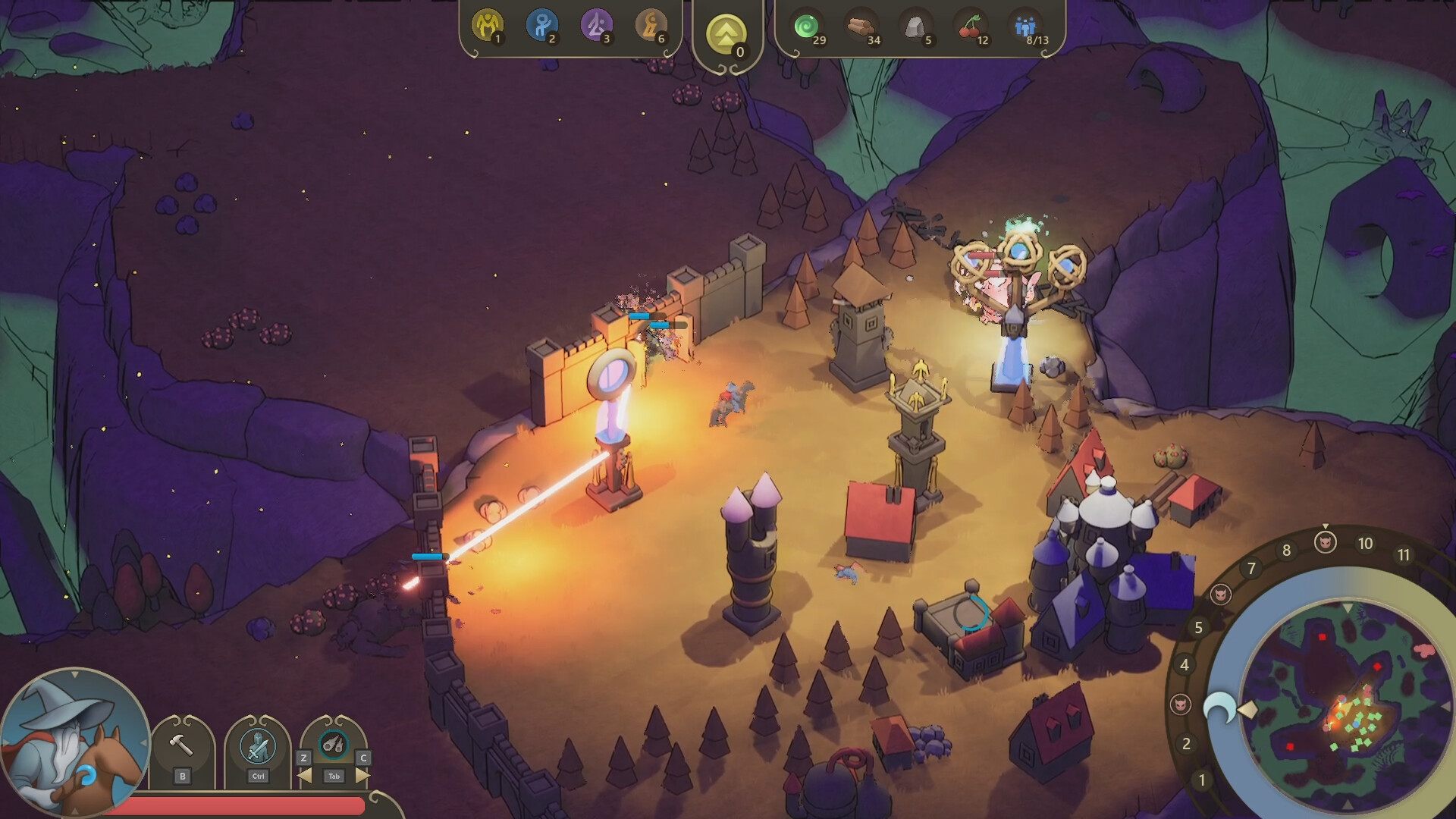Select the blue figure rune icon

pyautogui.click(x=541, y=25)
